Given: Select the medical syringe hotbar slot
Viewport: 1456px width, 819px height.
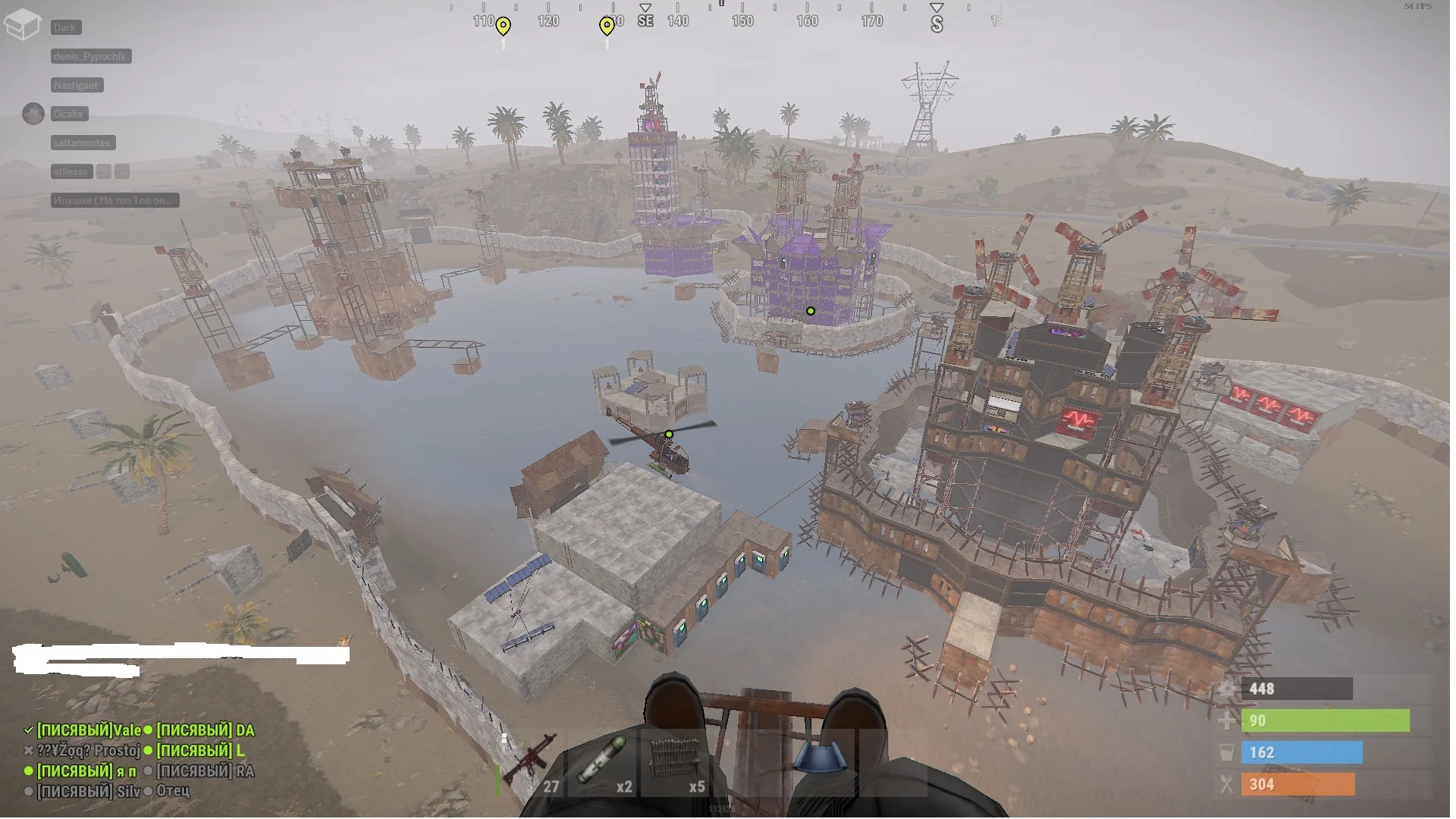Looking at the screenshot, I should 603,762.
